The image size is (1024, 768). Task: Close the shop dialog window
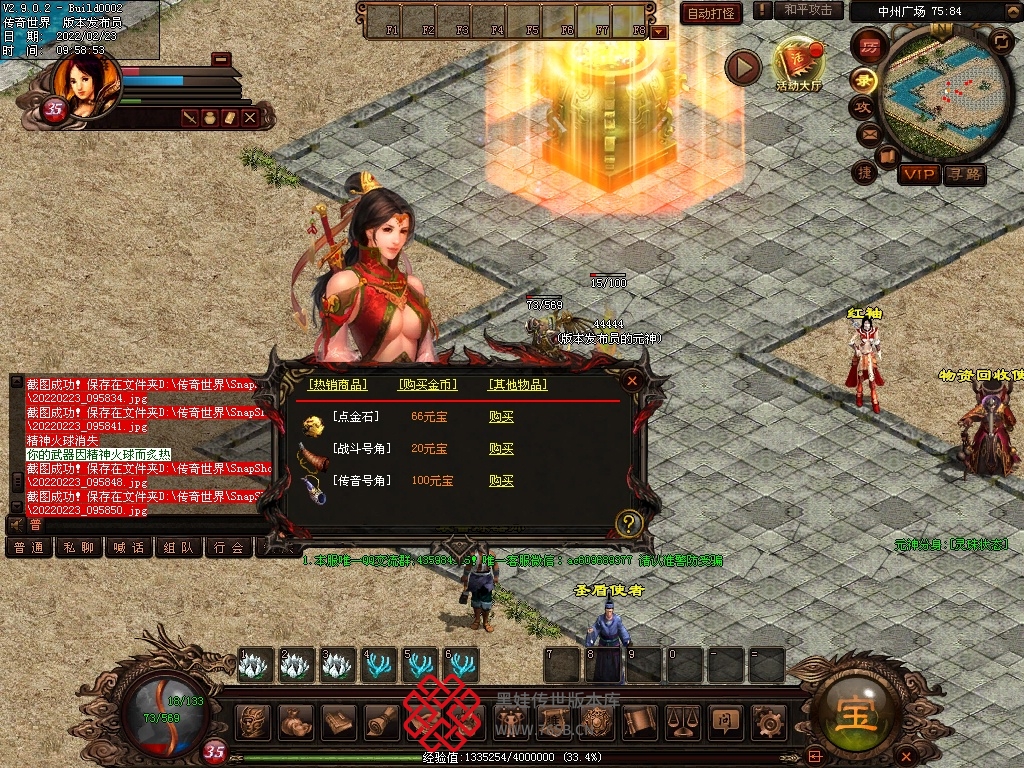click(x=631, y=380)
